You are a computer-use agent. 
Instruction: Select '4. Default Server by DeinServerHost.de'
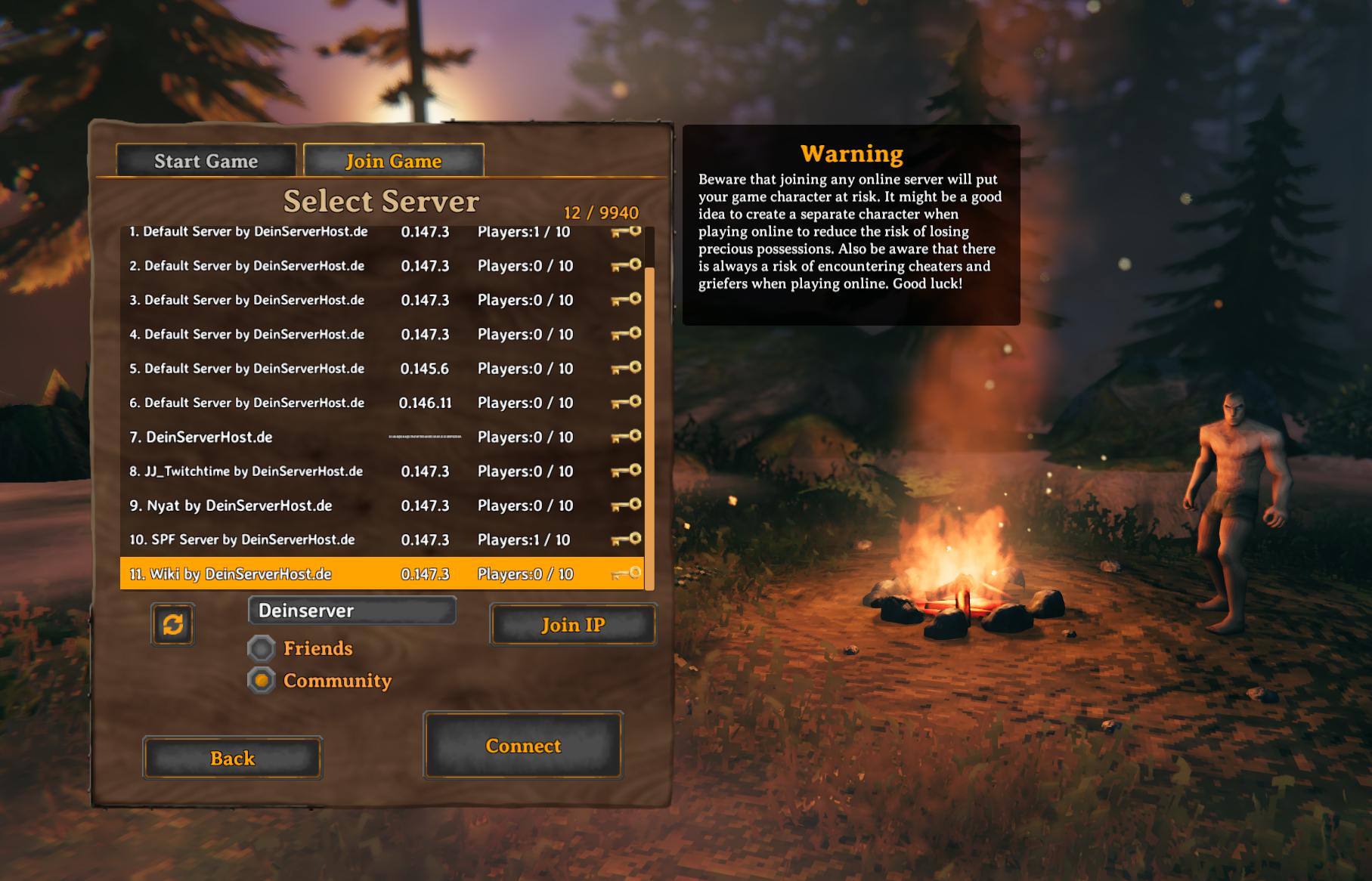click(x=302, y=334)
